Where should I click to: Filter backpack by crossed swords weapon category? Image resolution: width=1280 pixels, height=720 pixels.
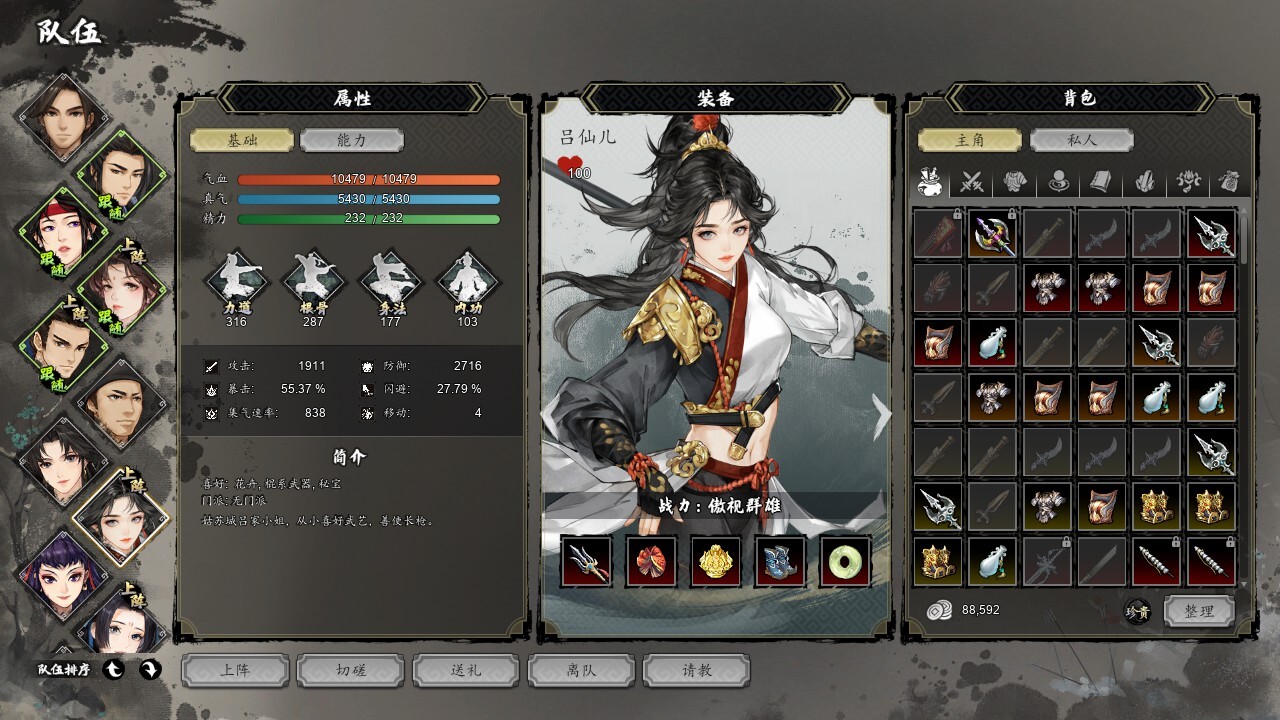(972, 182)
